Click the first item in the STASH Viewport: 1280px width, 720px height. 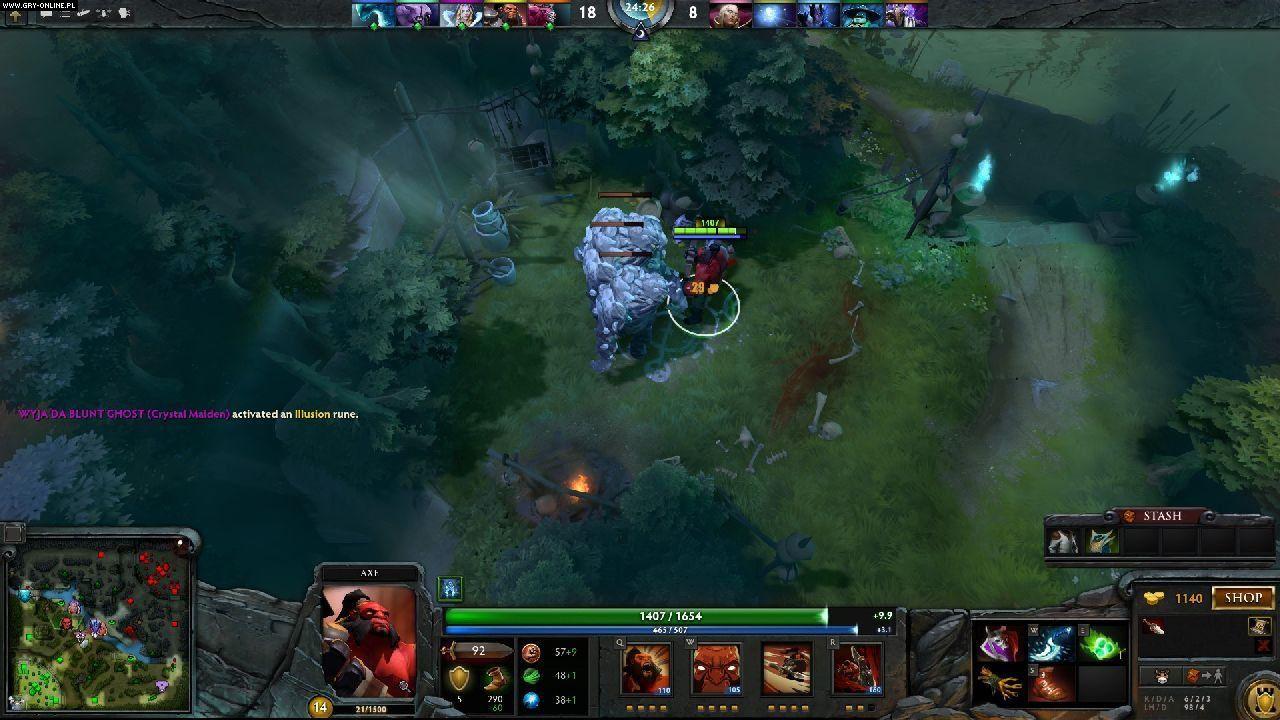tap(1060, 540)
